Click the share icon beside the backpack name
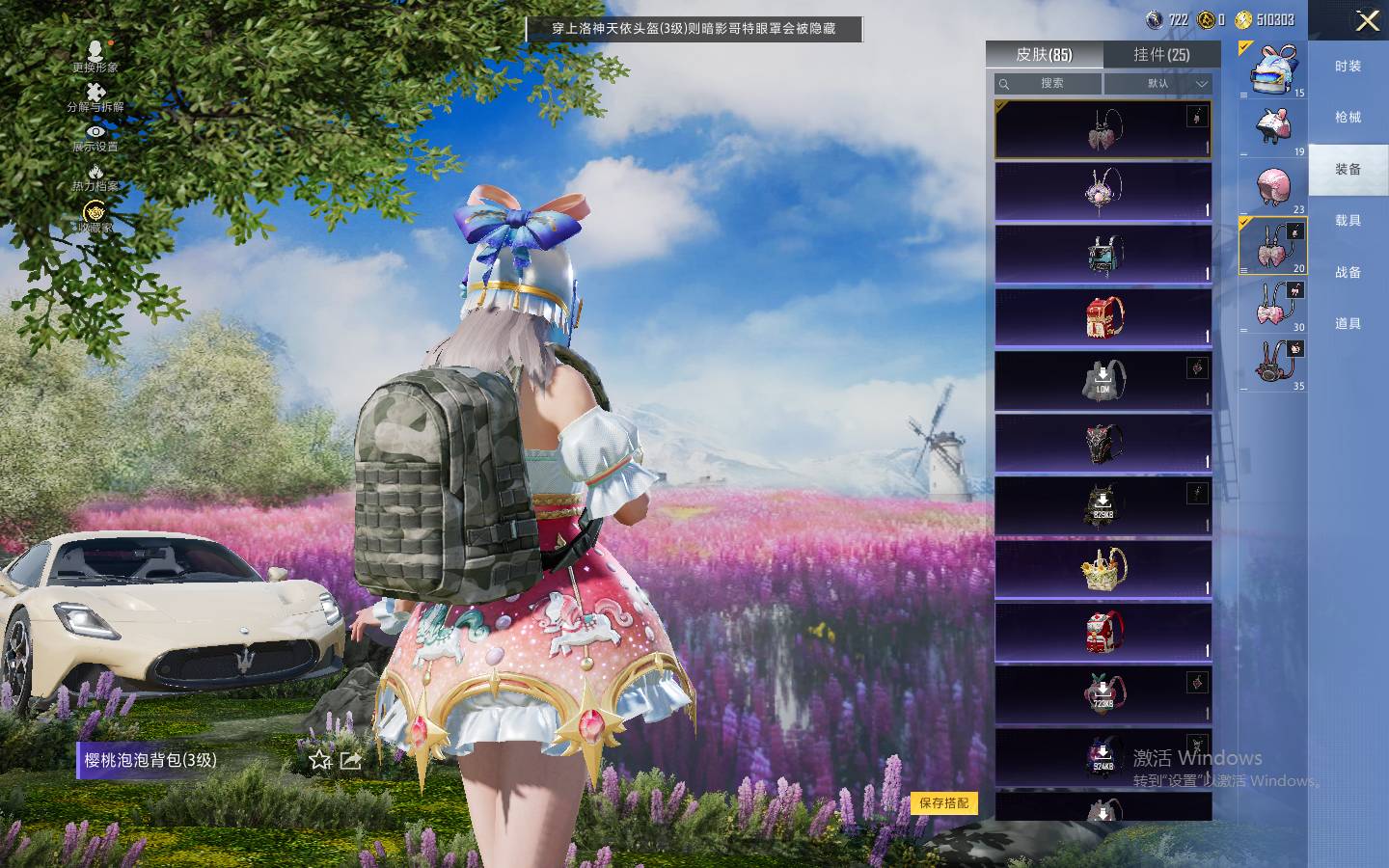Viewport: 1389px width, 868px height. coord(351,761)
